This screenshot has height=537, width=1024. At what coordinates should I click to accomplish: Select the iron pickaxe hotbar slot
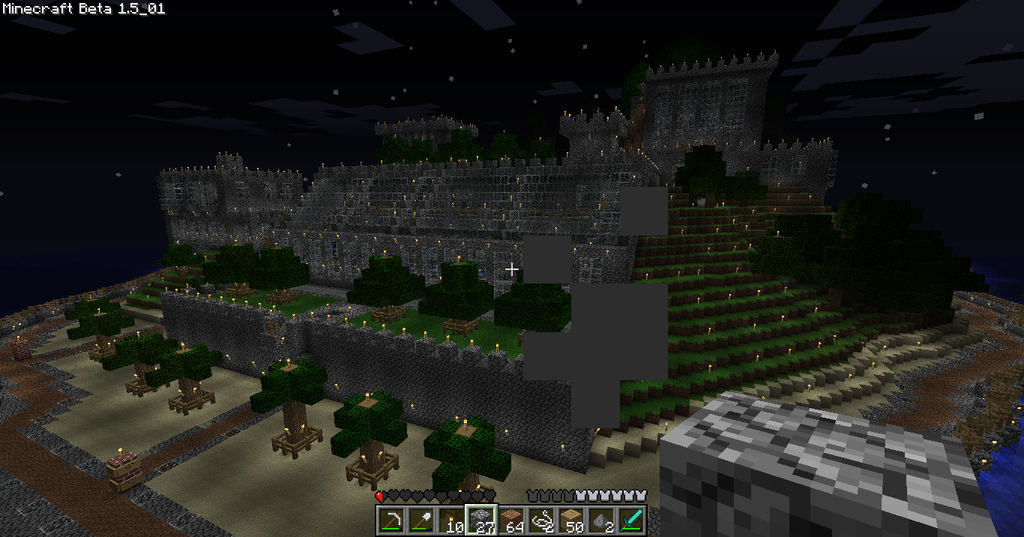(x=392, y=520)
